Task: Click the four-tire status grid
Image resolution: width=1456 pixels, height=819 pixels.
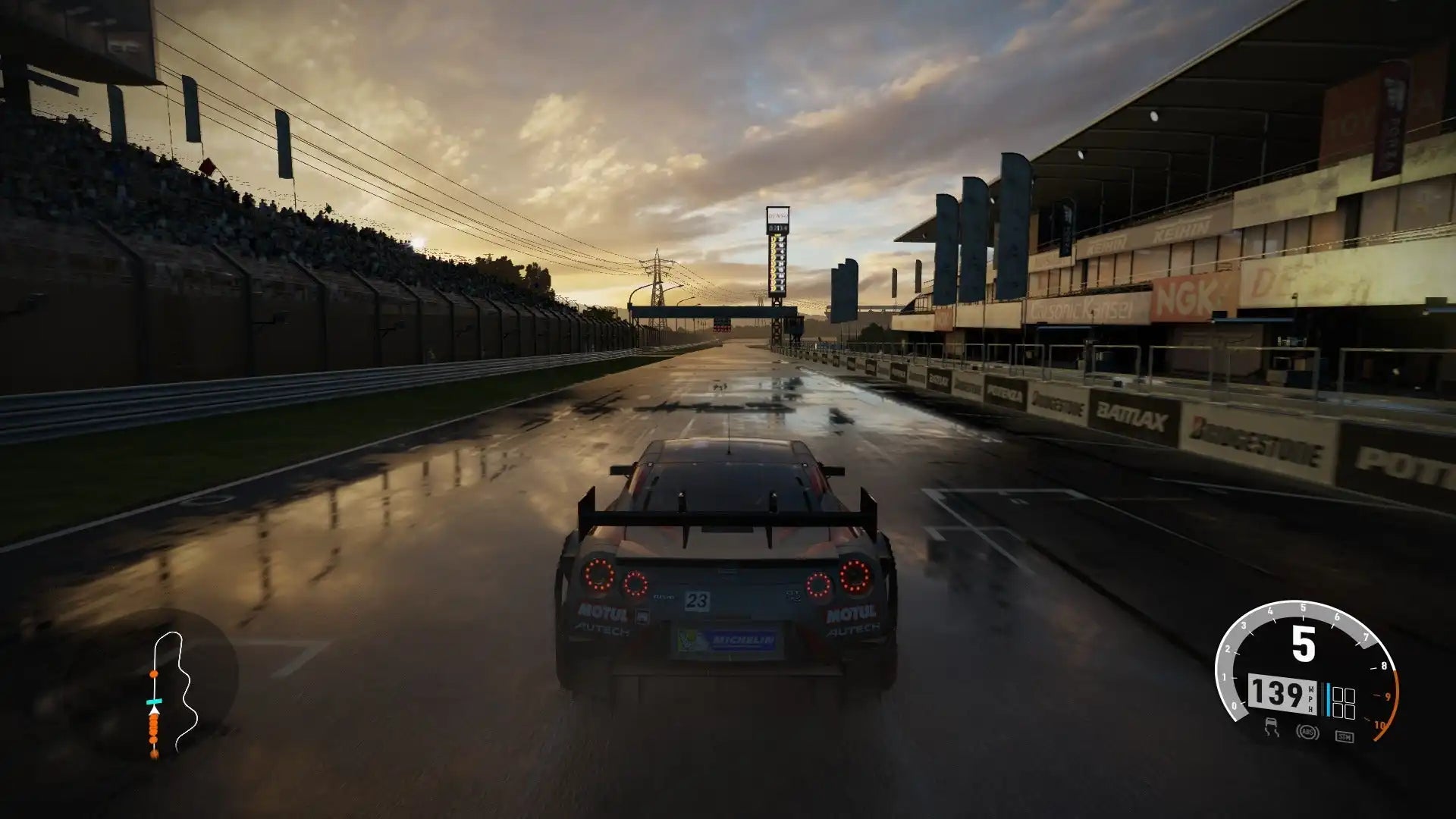Action: click(x=1344, y=703)
